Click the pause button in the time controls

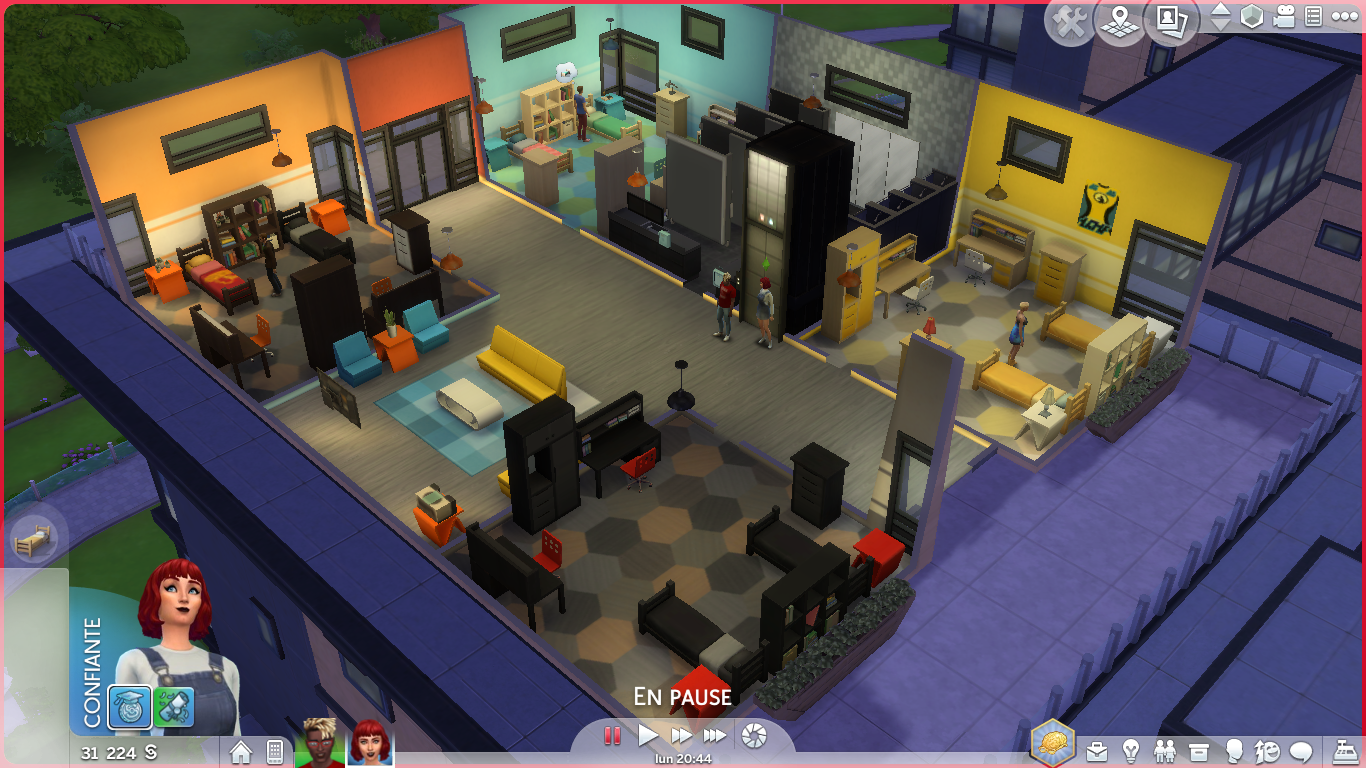[x=612, y=736]
